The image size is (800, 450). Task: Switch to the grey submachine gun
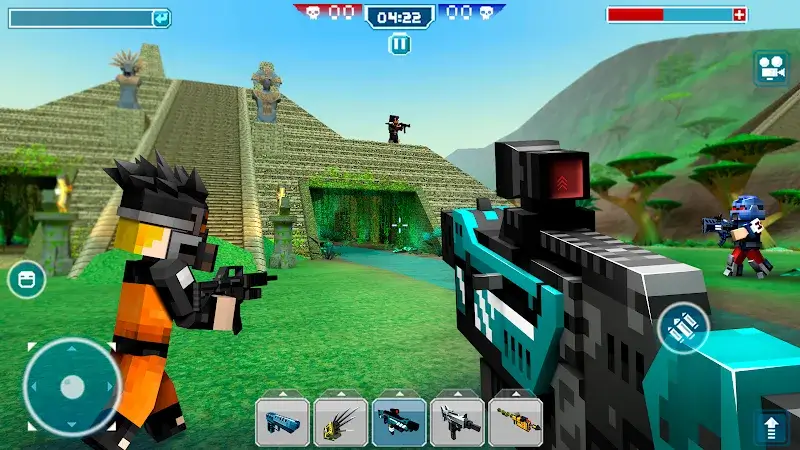tap(457, 422)
